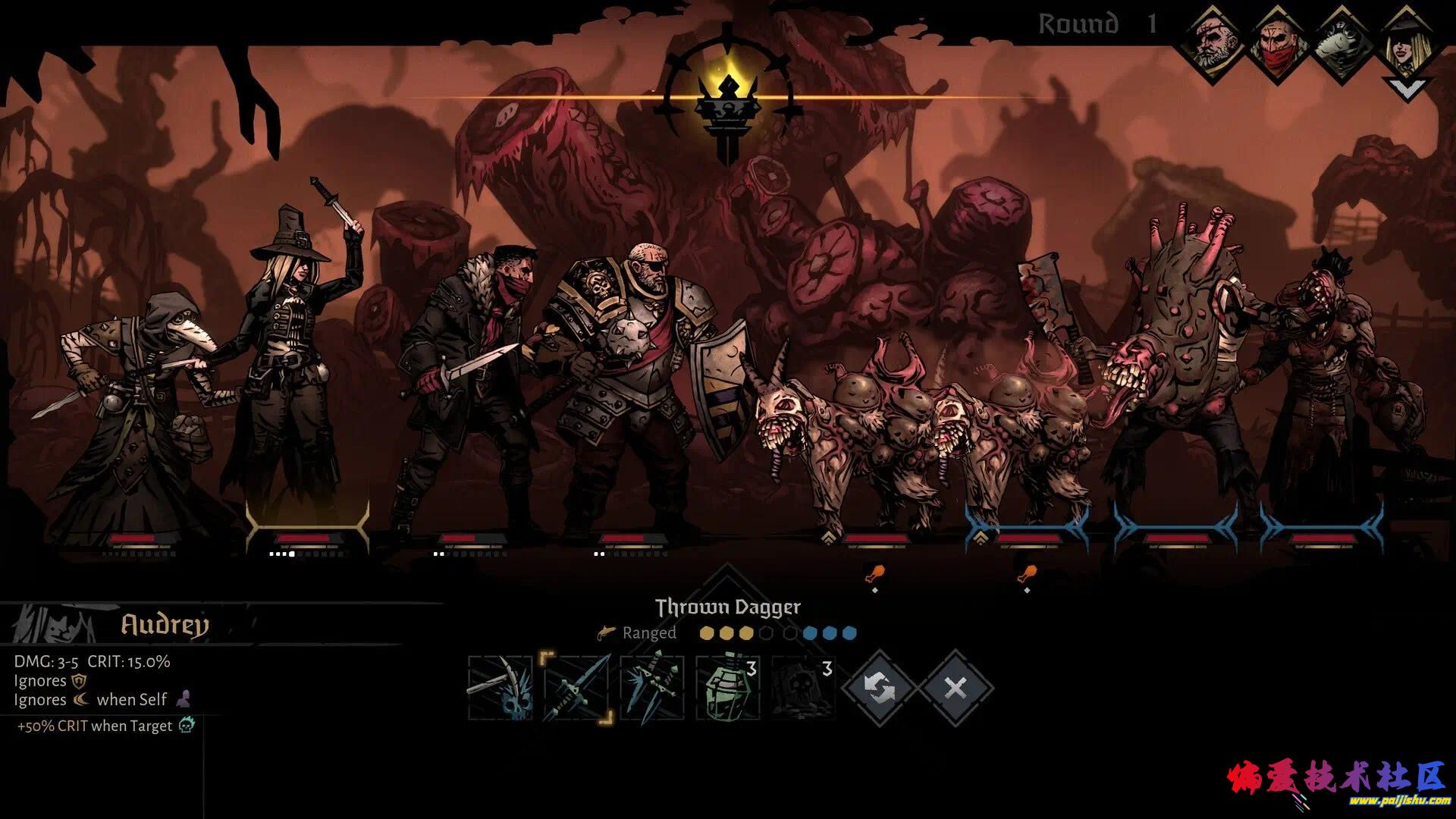This screenshot has height=819, width=1456.
Task: Click the swap position arrows button
Action: tap(880, 689)
